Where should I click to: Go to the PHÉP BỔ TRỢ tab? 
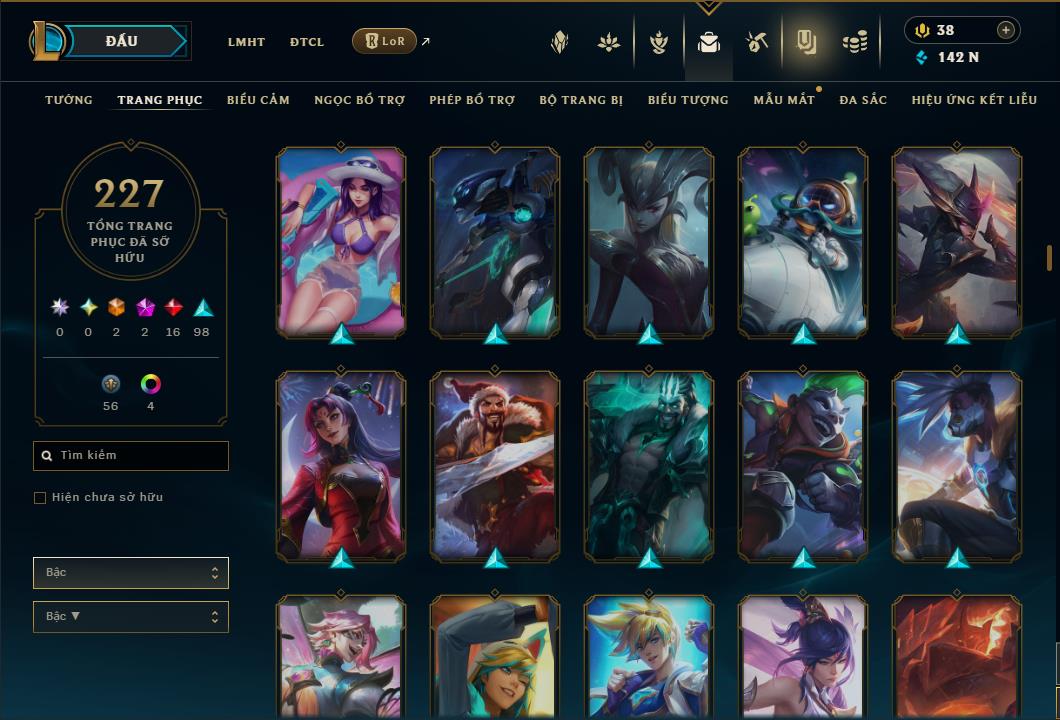click(472, 100)
